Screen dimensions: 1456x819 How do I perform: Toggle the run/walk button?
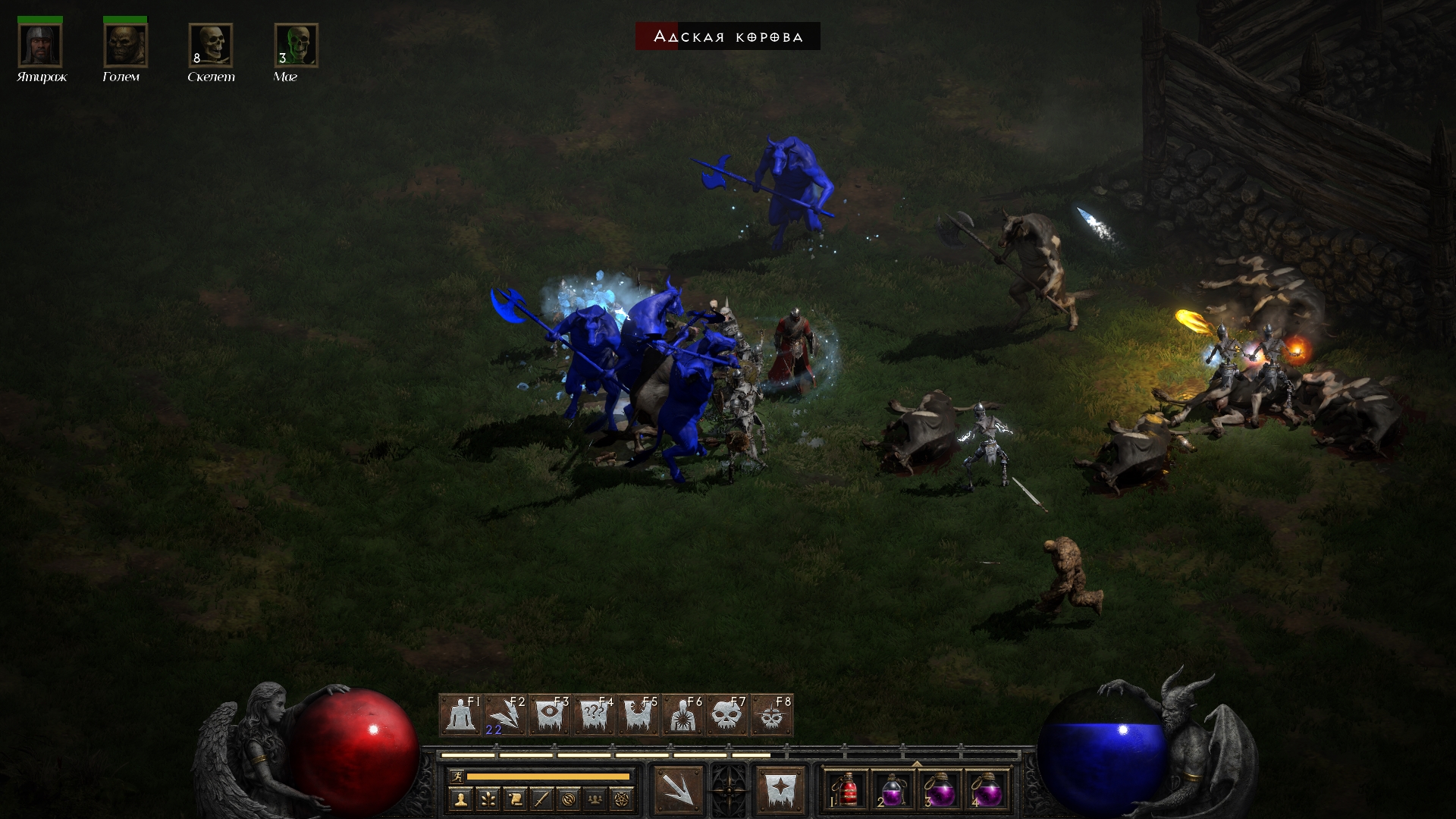coord(457,777)
